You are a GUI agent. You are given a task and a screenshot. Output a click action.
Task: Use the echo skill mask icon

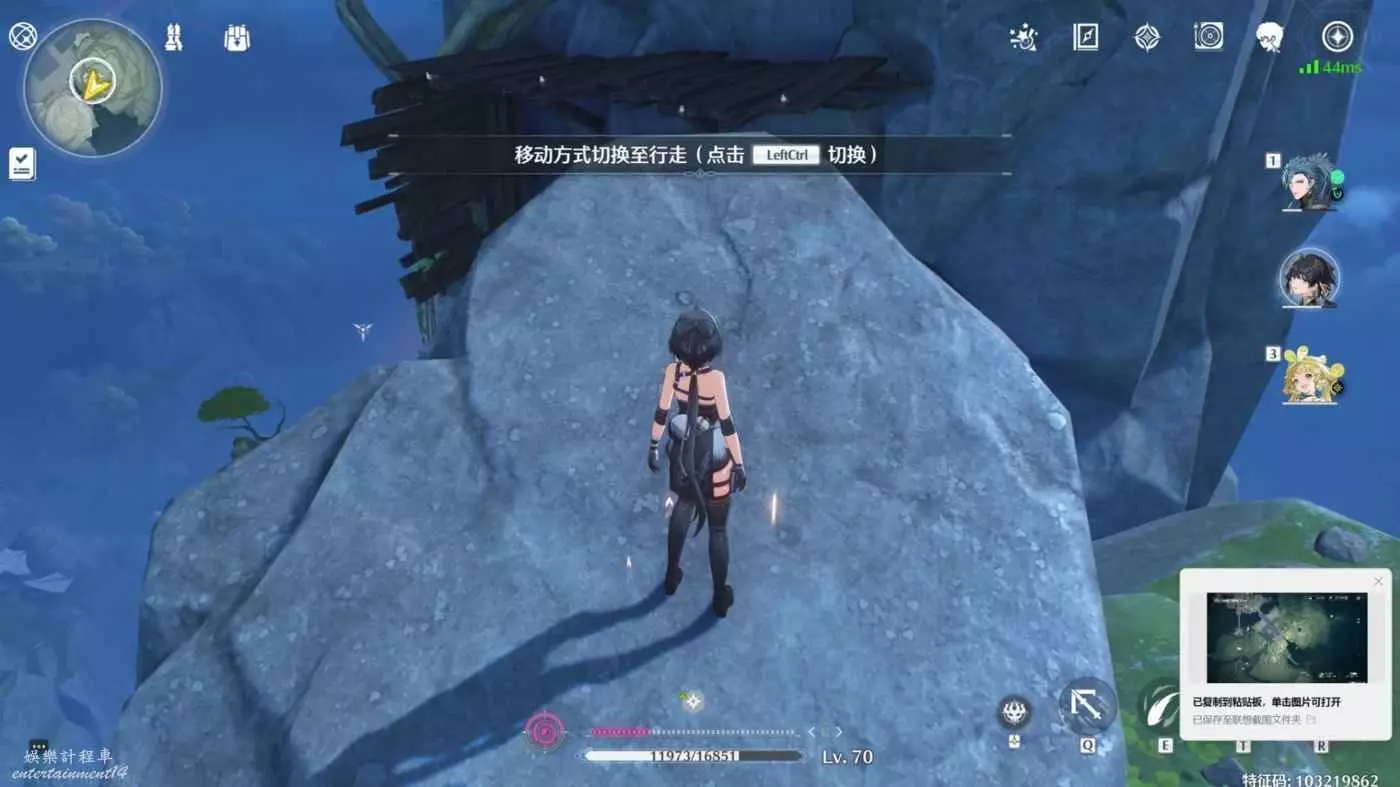[x=1015, y=712]
